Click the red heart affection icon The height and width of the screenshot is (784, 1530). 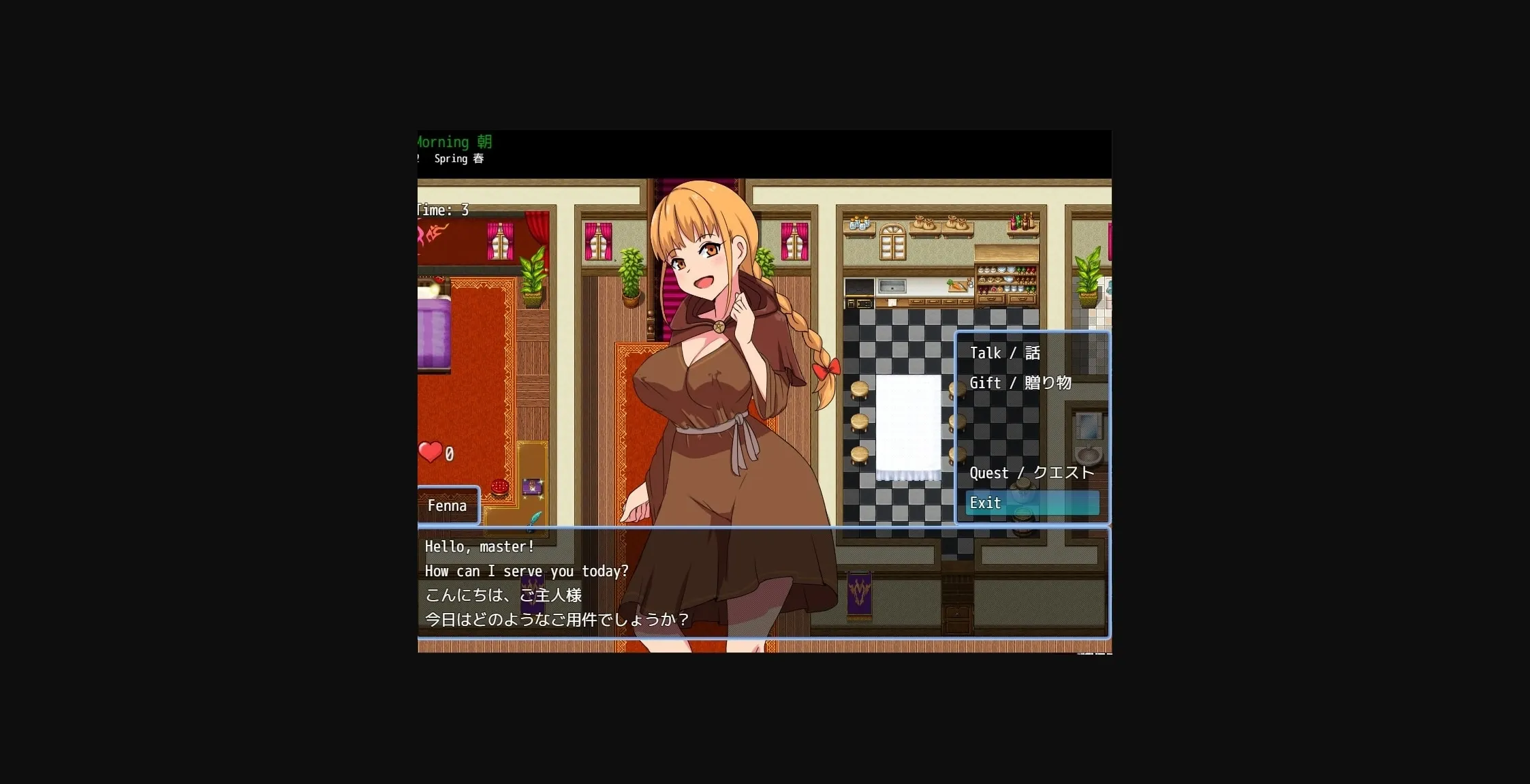pyautogui.click(x=430, y=451)
